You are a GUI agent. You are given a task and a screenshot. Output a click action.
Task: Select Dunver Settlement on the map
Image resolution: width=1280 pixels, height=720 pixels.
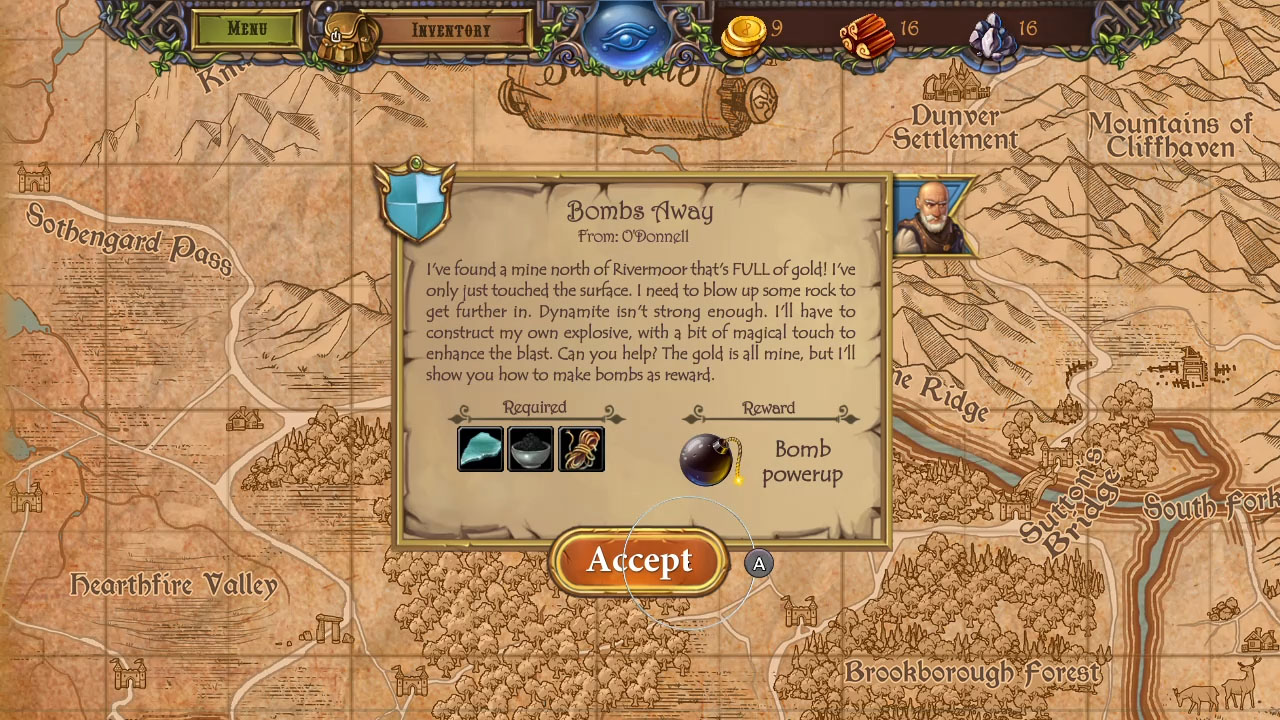[956, 127]
